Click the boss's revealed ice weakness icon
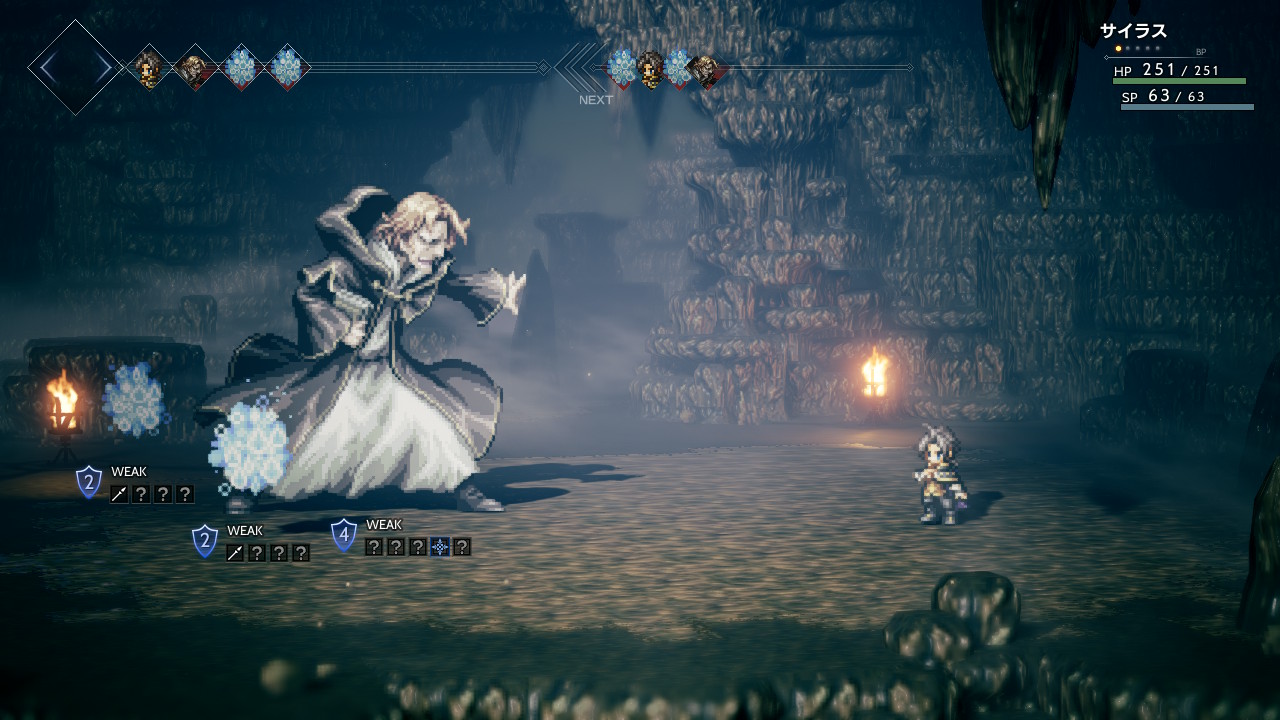The image size is (1280, 720). pyautogui.click(x=439, y=547)
